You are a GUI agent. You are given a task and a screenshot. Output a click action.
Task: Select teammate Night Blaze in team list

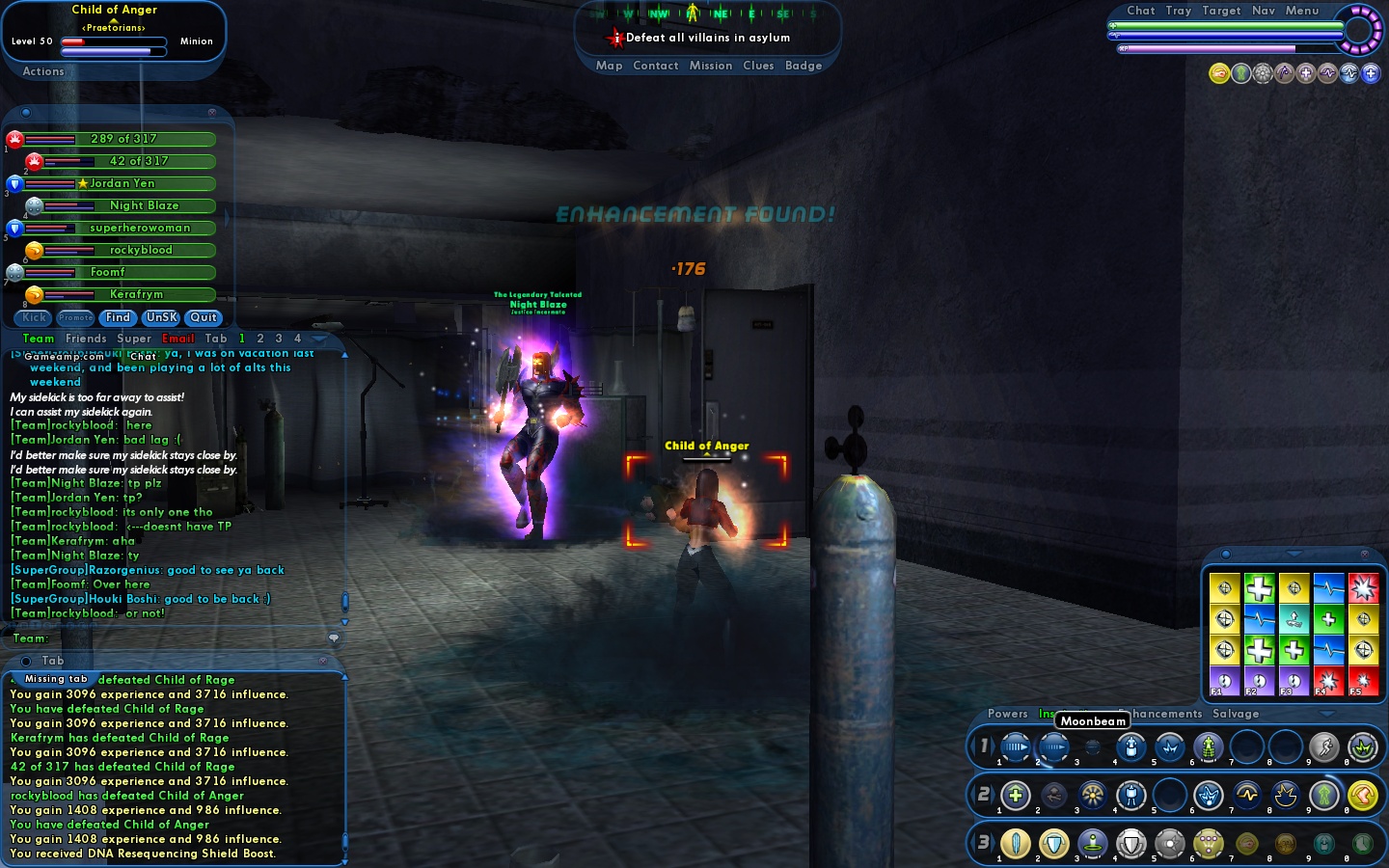(144, 205)
